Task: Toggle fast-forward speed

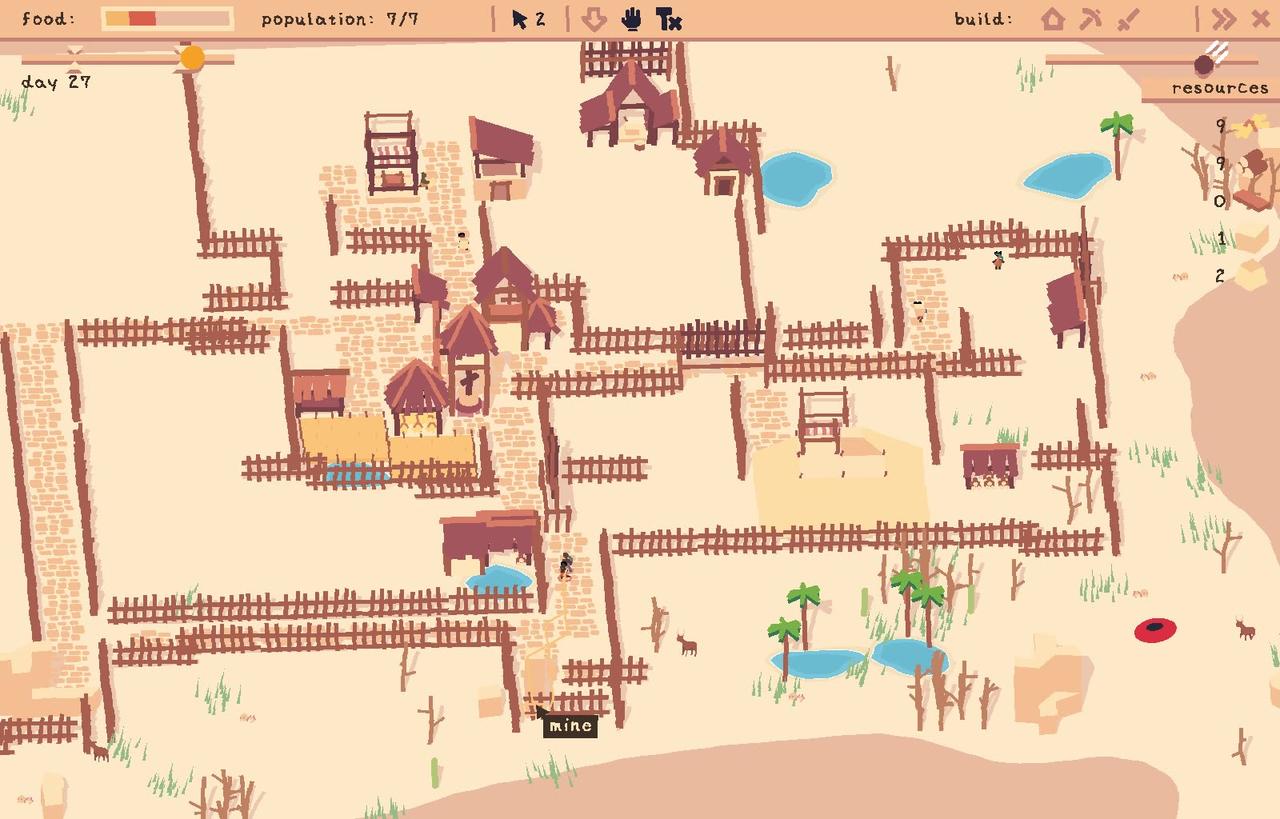Action: 1223,19
